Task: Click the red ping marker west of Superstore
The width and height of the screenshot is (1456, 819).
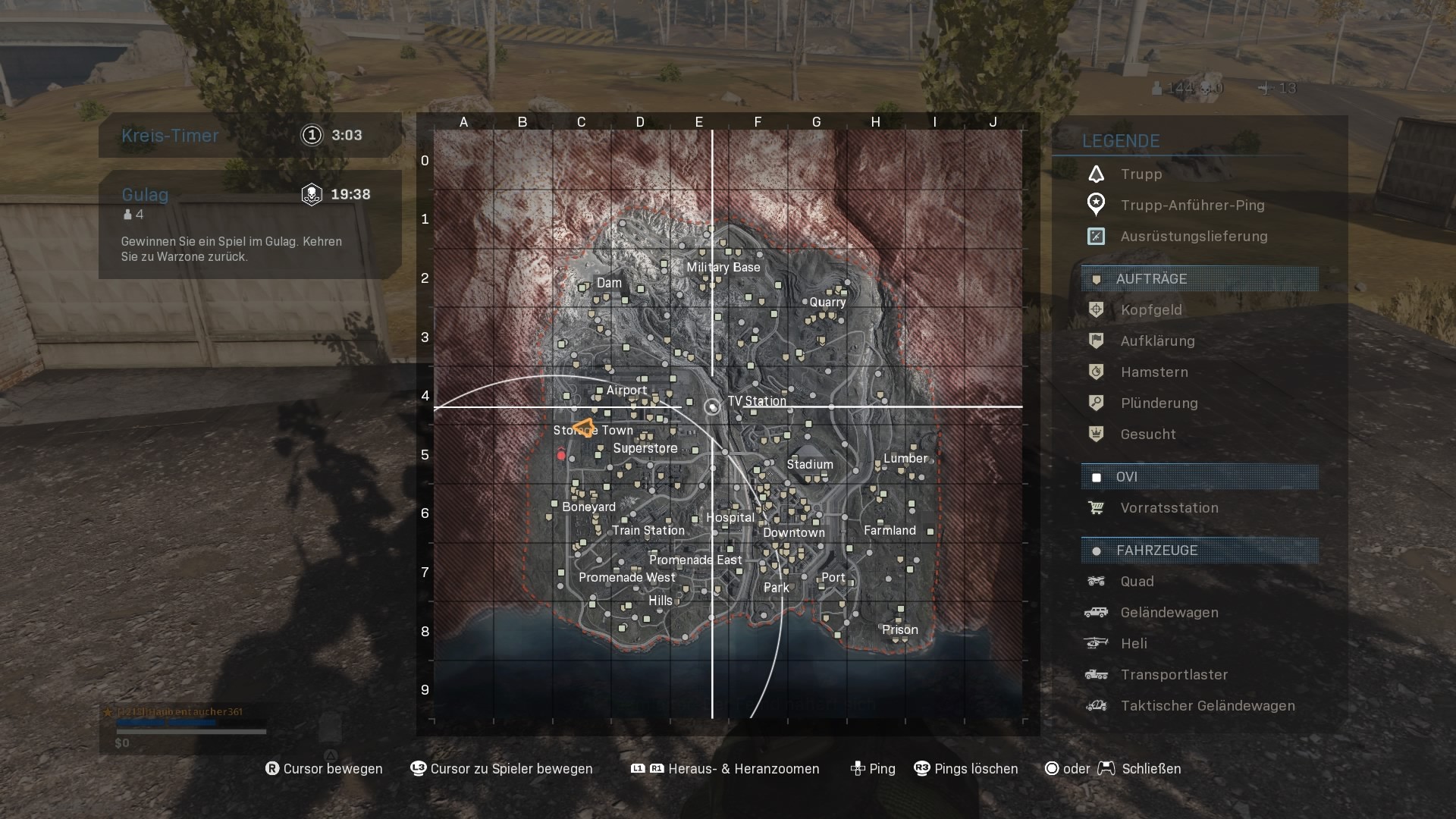Action: 561,454
